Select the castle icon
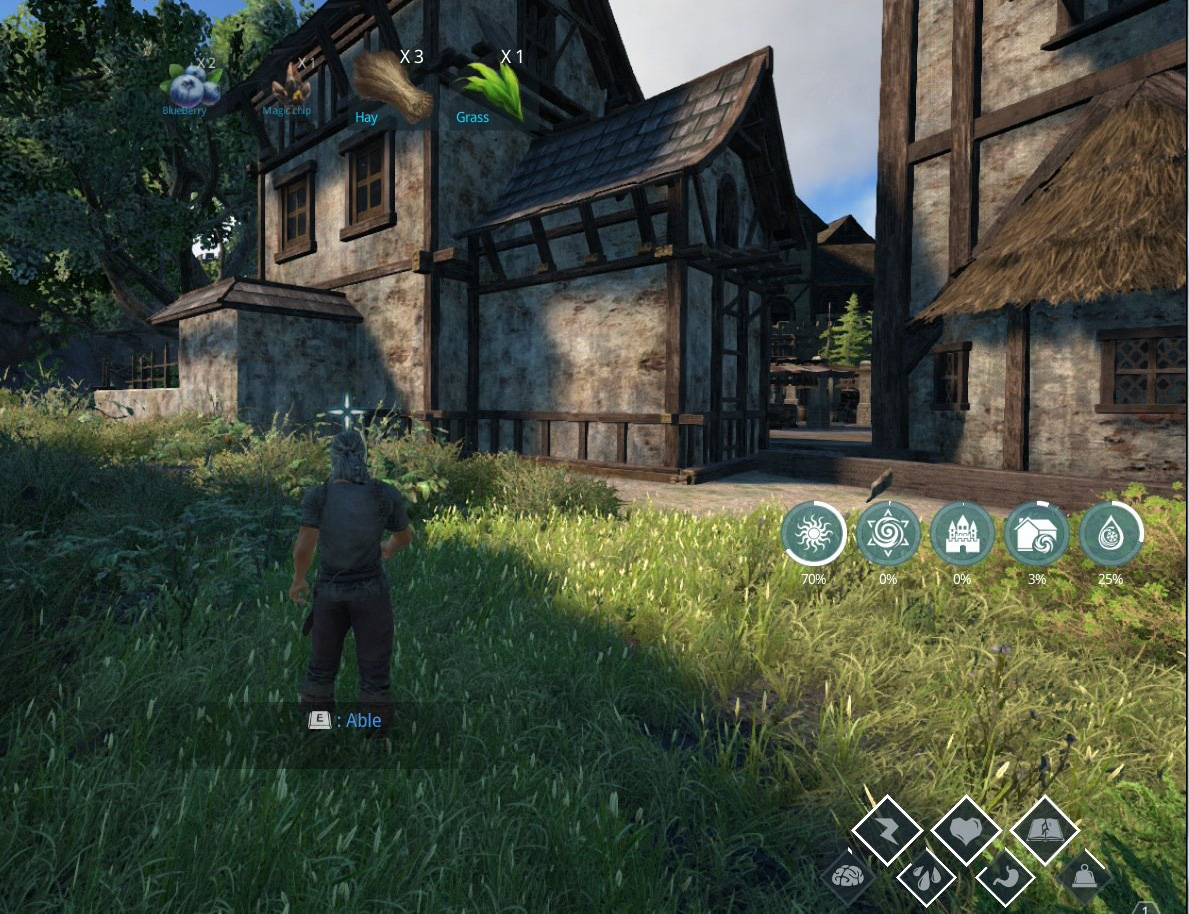1189x914 pixels. (x=962, y=535)
